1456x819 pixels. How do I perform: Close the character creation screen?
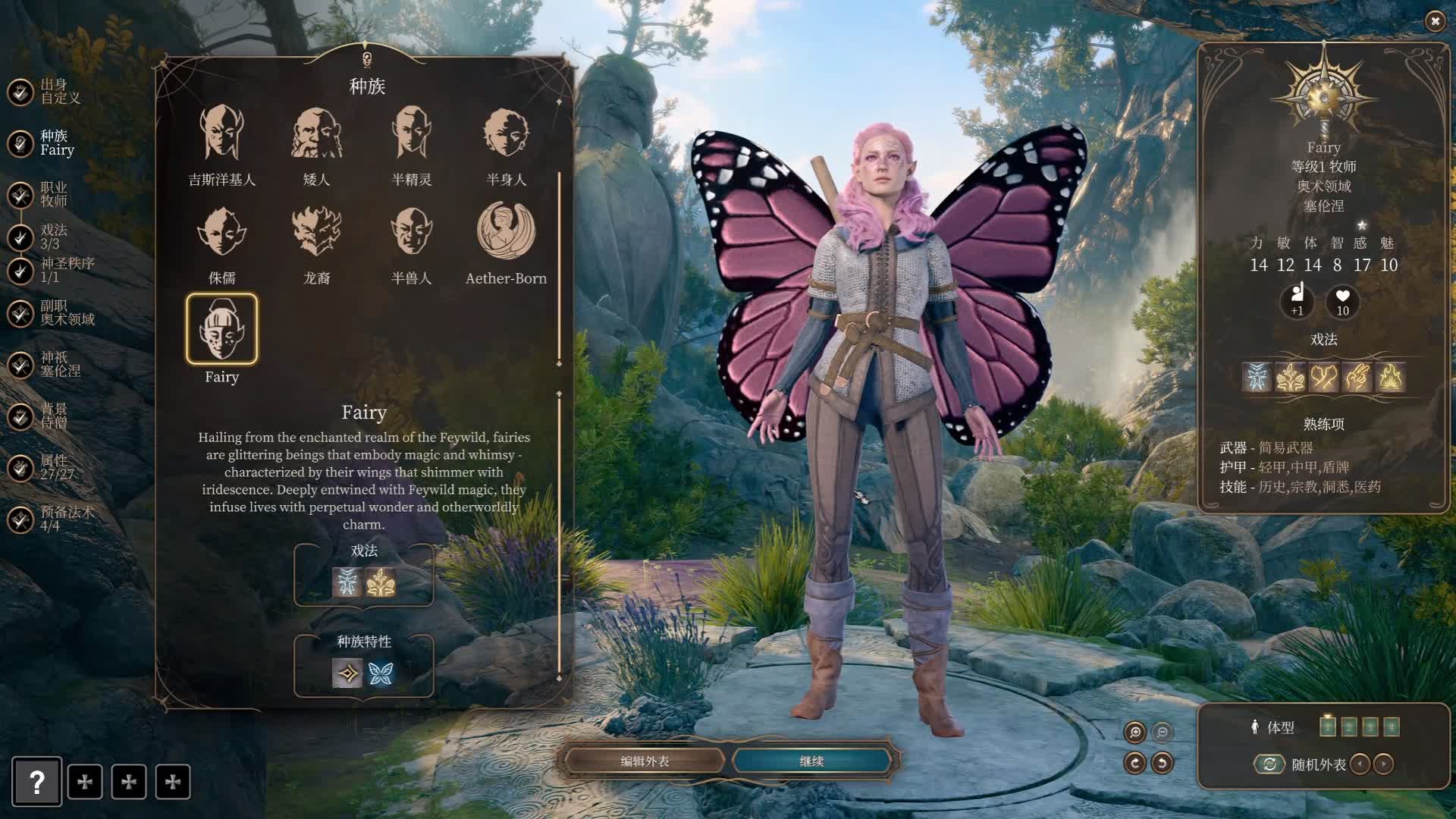[x=1435, y=21]
